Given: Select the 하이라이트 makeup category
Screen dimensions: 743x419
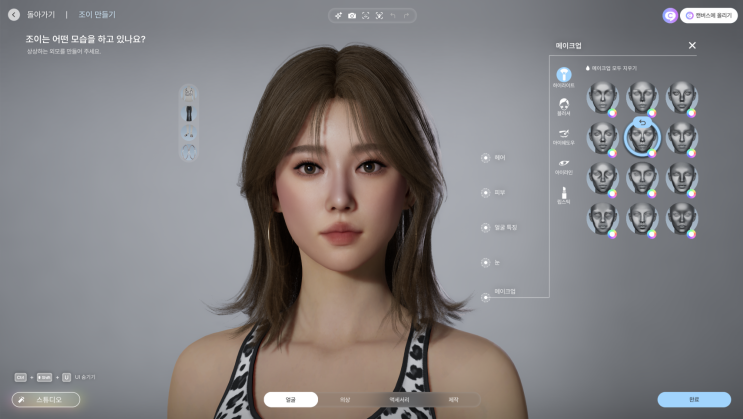Looking at the screenshot, I should [564, 76].
